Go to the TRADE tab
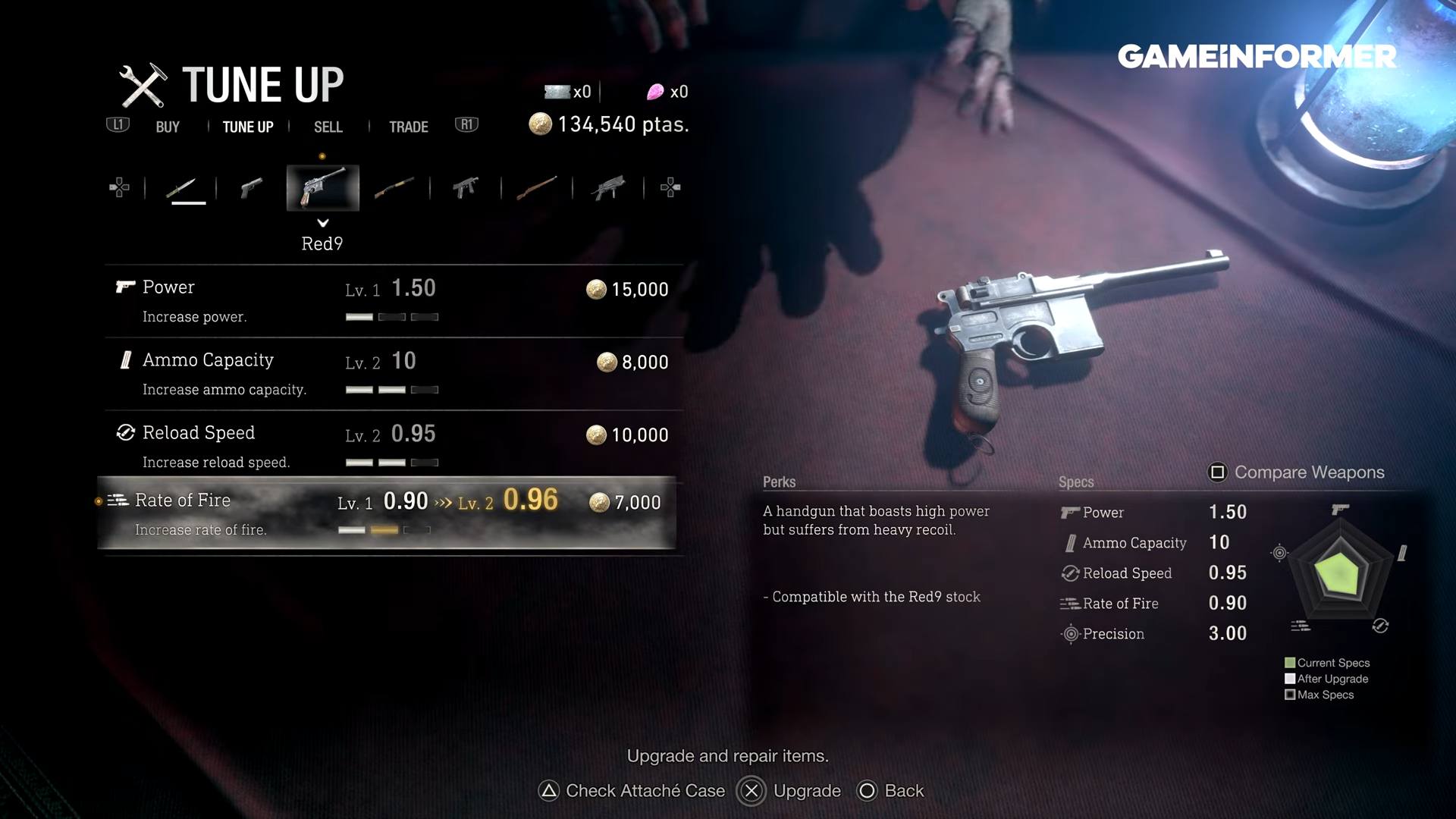The width and height of the screenshot is (1456, 819). coord(408,127)
